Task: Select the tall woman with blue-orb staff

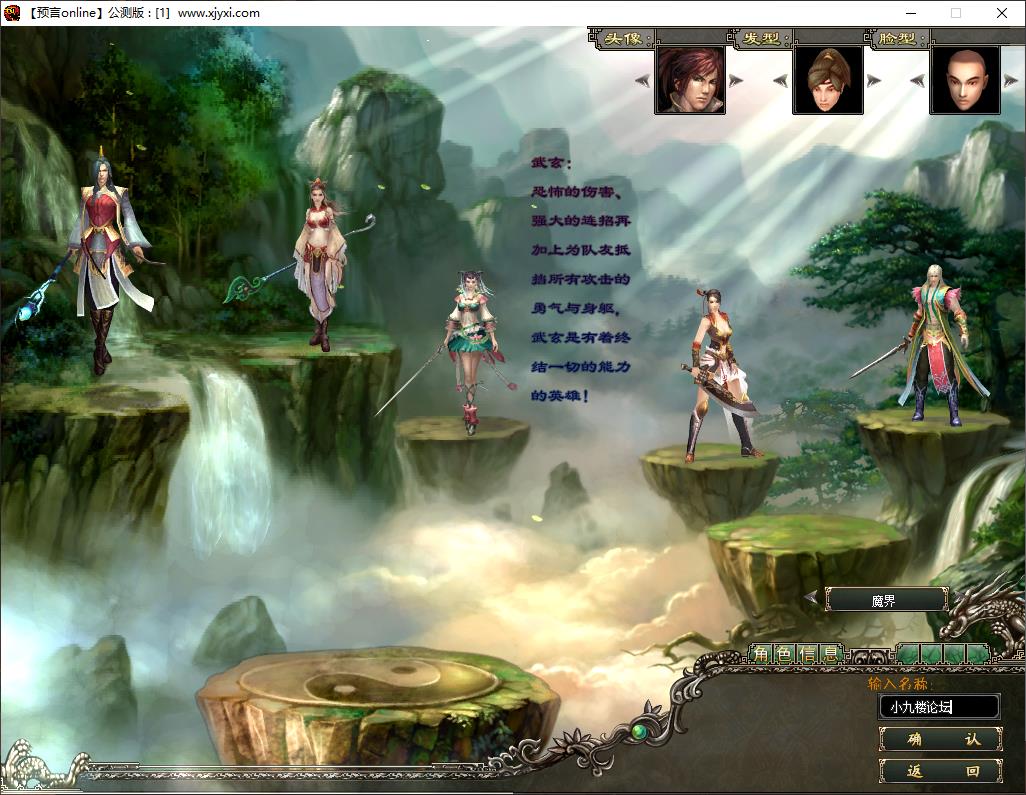Action: click(104, 260)
